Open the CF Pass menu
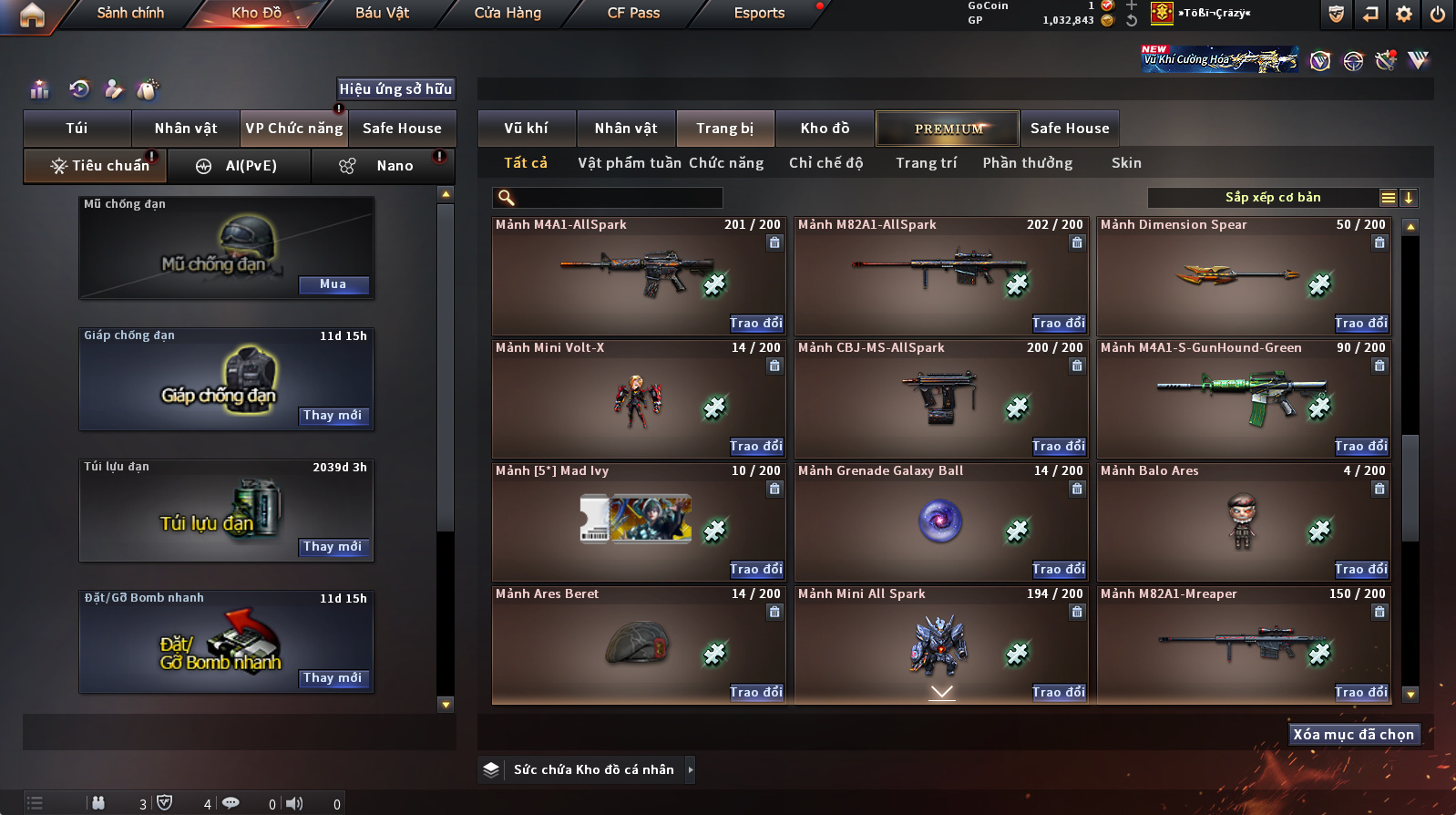The height and width of the screenshot is (815, 1456). pos(633,13)
